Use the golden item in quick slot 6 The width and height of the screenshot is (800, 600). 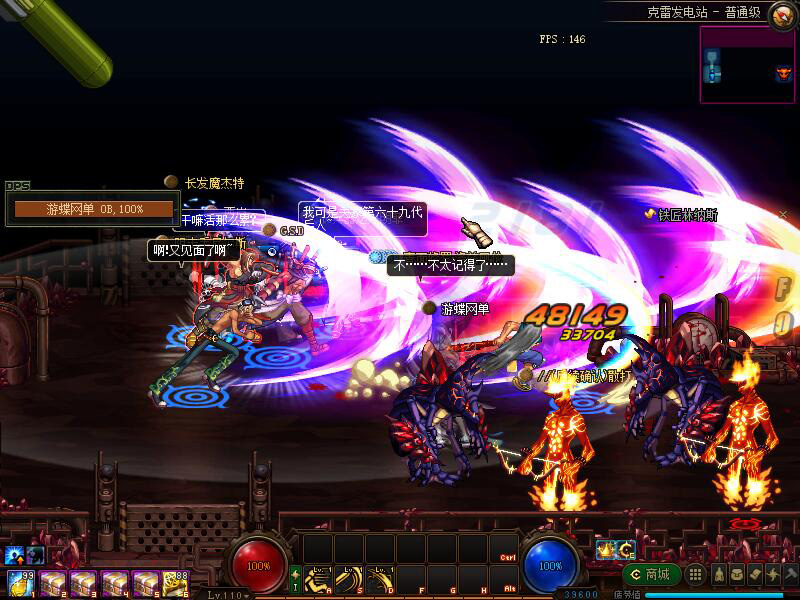coord(178,583)
